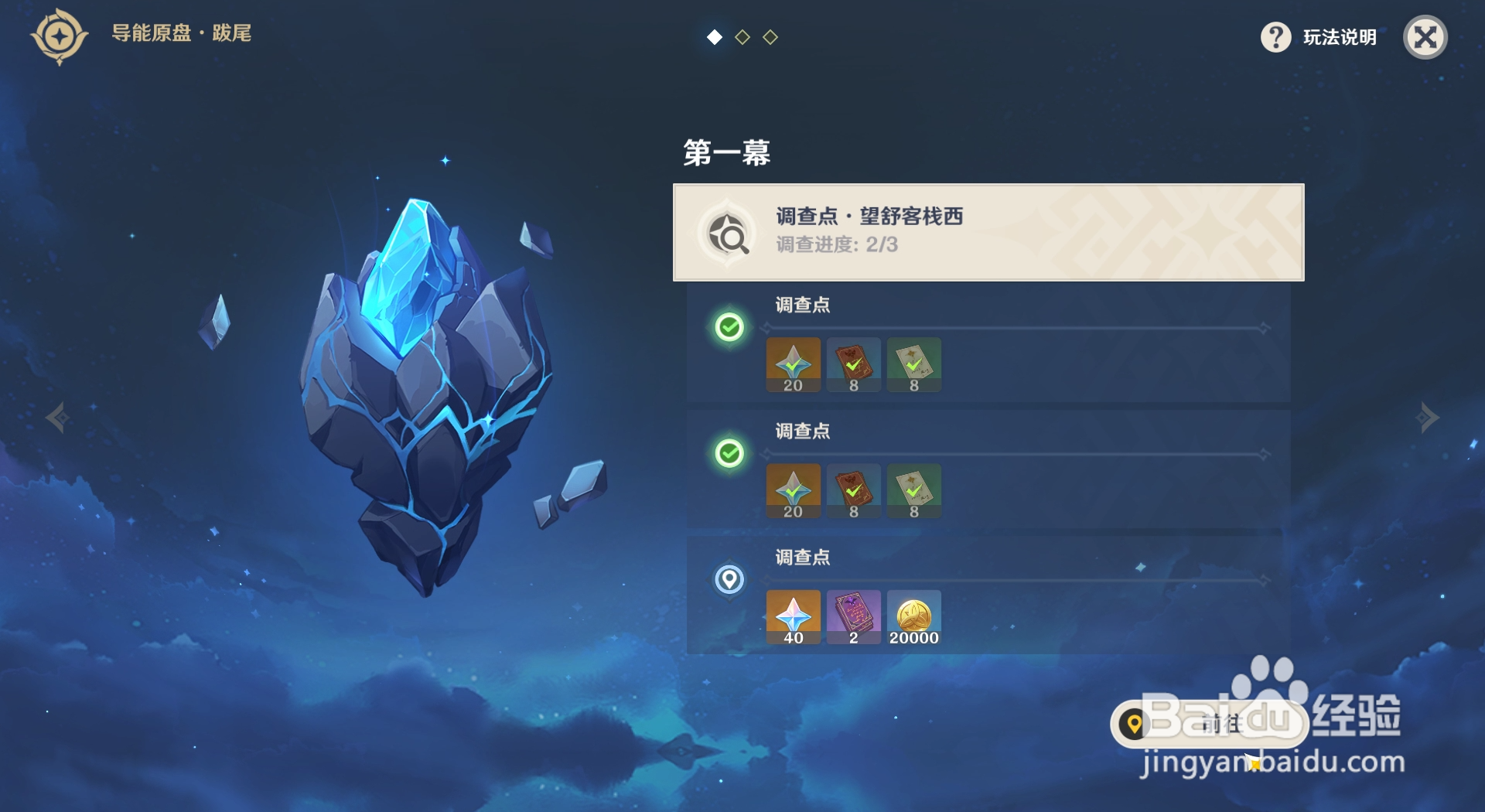
Task: Click the 20 primogem icon in first 调查点
Action: click(x=793, y=364)
